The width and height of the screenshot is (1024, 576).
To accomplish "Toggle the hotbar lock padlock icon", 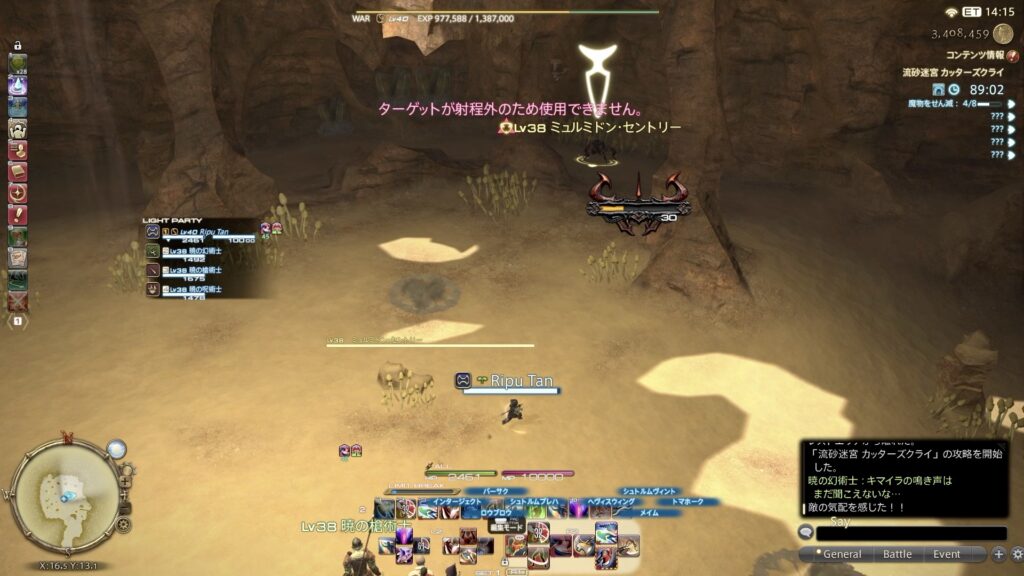I will [18, 46].
